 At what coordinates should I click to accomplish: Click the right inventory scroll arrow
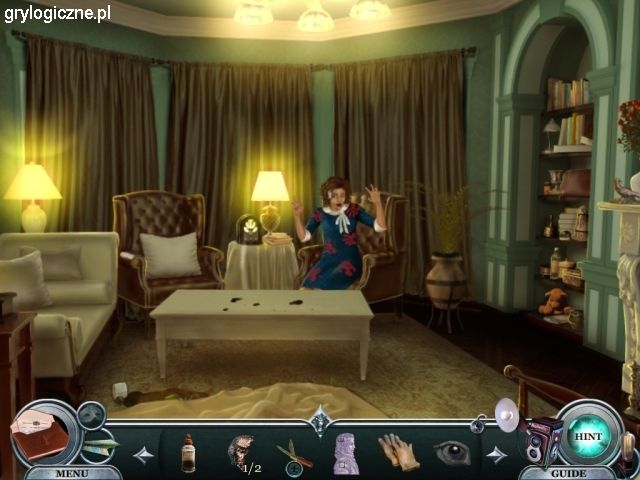pyautogui.click(x=496, y=455)
